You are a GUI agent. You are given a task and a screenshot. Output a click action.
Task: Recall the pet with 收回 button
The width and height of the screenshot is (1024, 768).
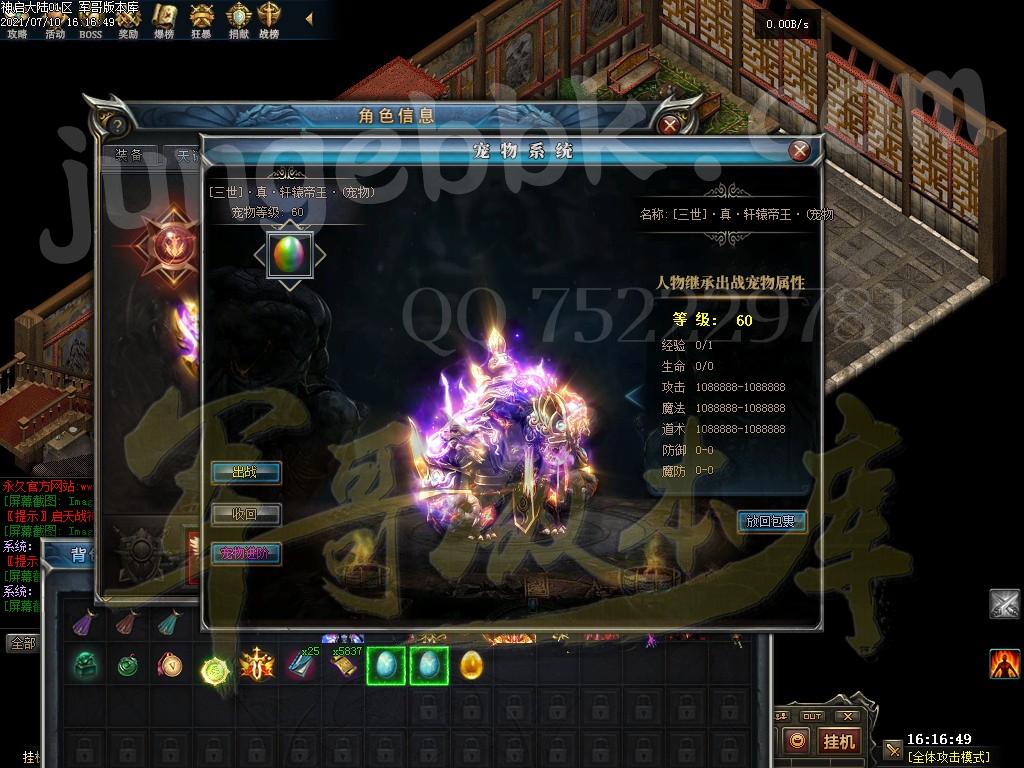pyautogui.click(x=245, y=514)
